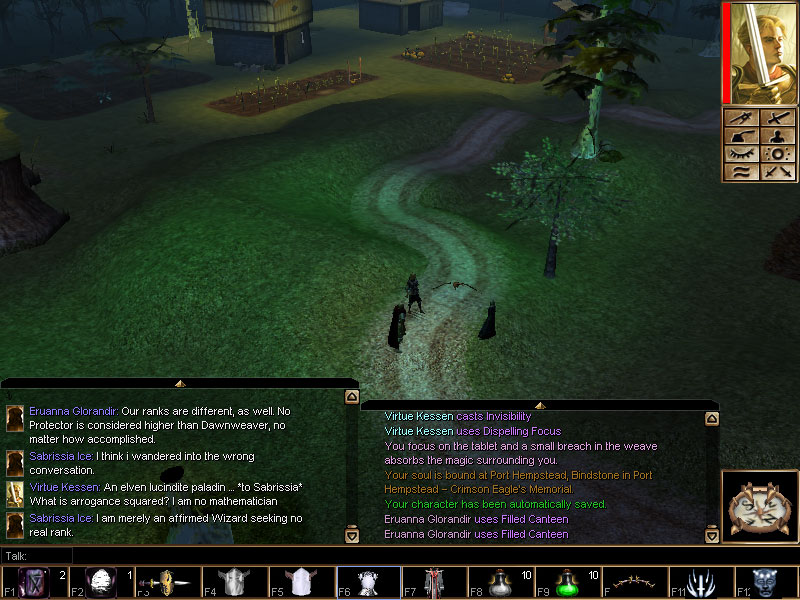Click the compass button
The height and width of the screenshot is (600, 800).
tap(759, 508)
